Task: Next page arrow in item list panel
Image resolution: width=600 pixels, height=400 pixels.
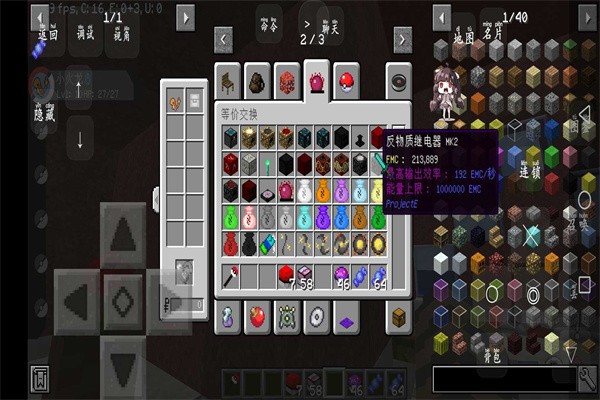Action: click(x=587, y=17)
